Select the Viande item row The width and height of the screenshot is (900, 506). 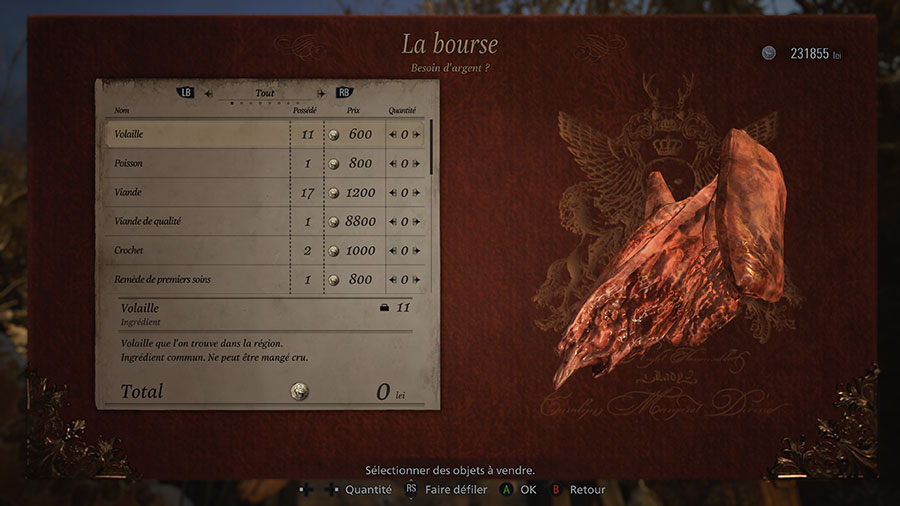coord(197,192)
